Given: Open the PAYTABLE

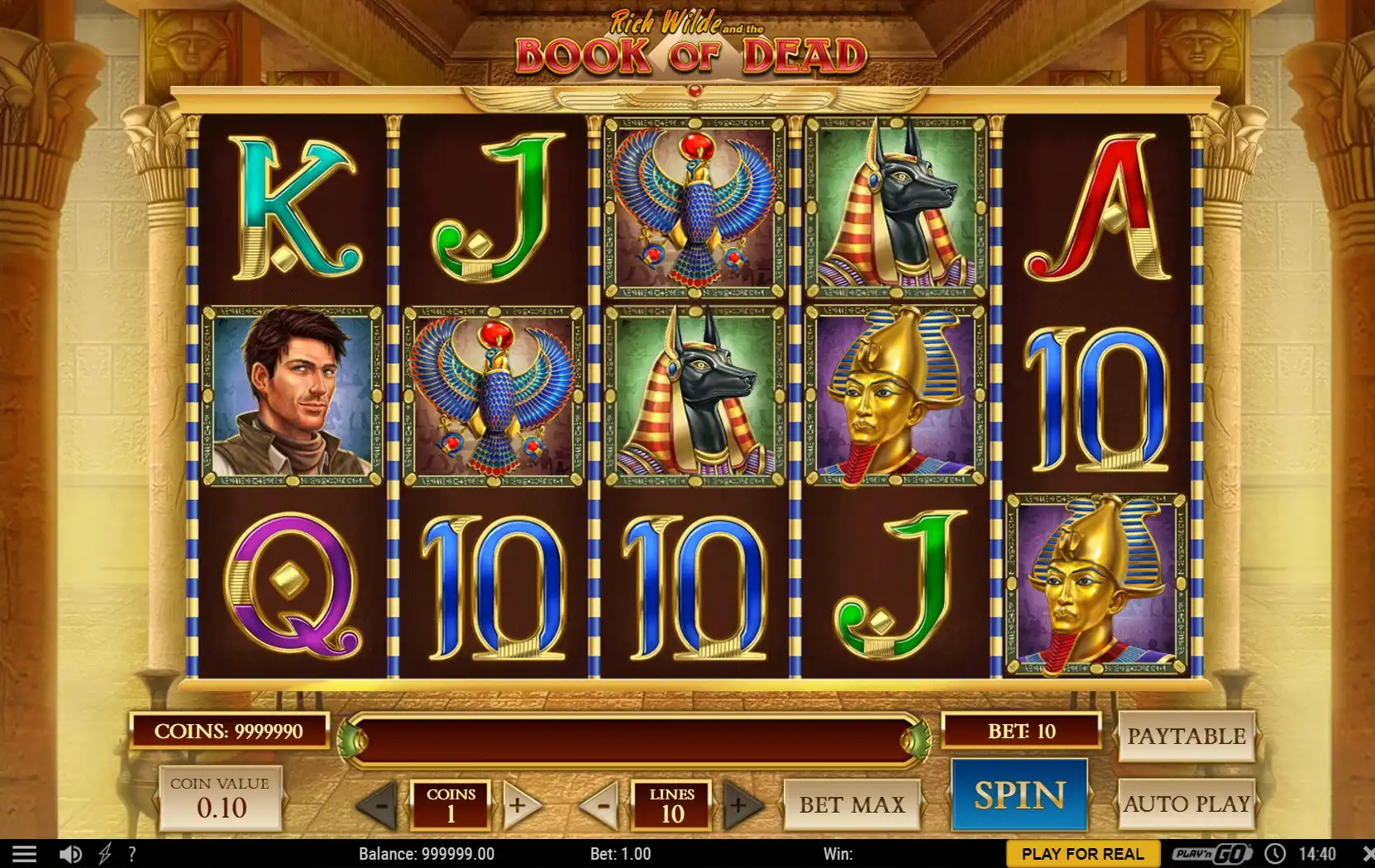Looking at the screenshot, I should (x=1186, y=736).
